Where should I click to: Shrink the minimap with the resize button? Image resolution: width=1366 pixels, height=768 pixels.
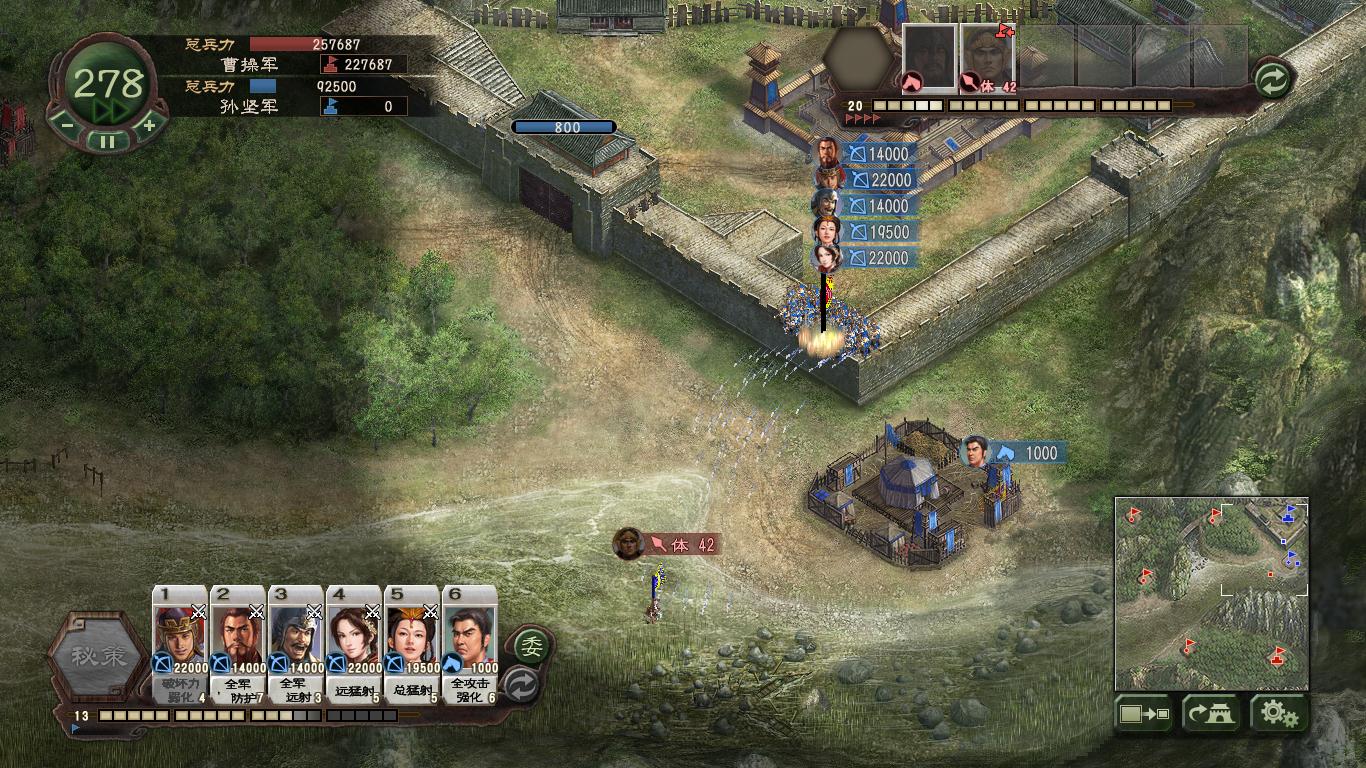coord(1144,714)
